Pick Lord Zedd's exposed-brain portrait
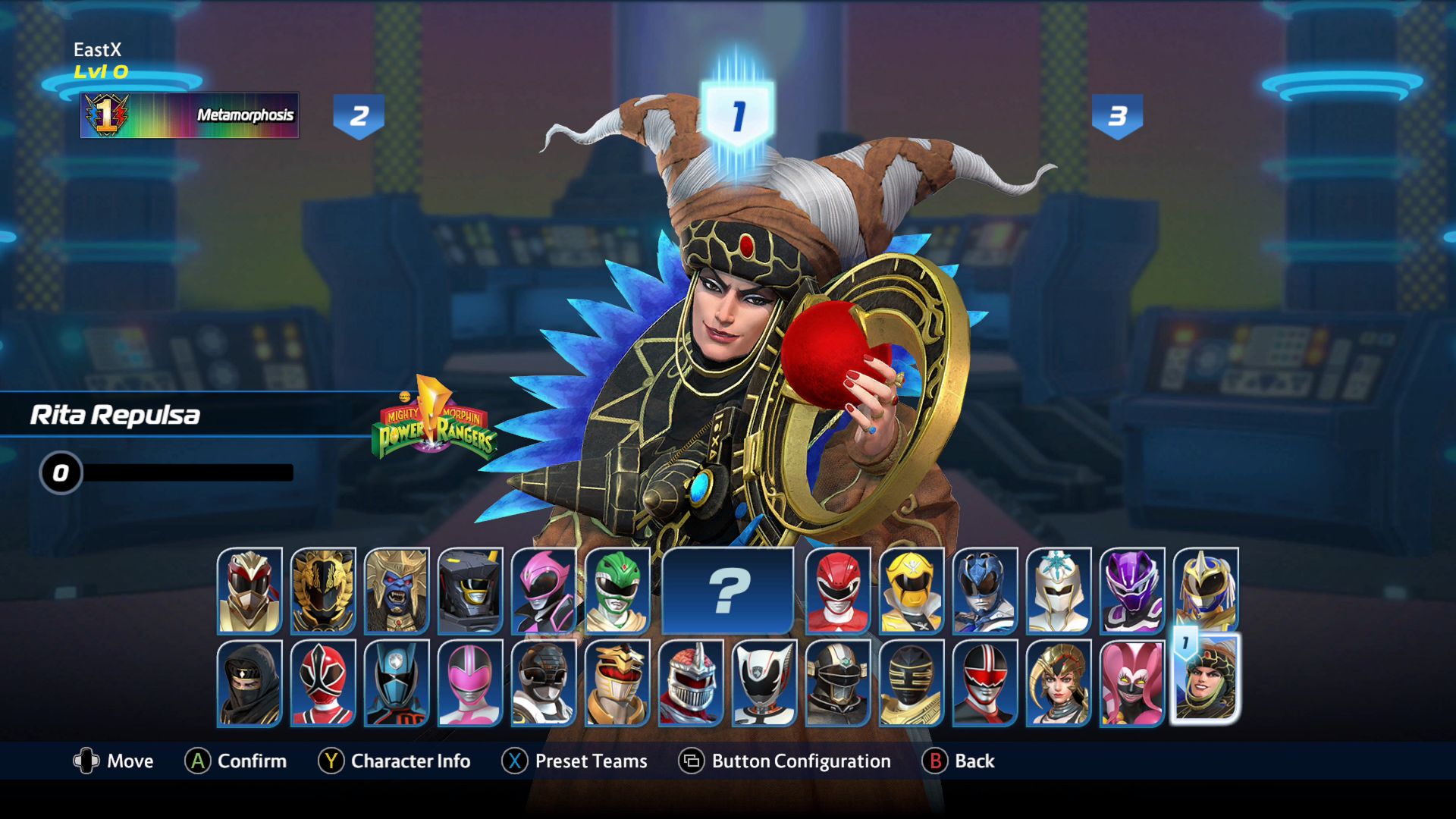The image size is (1456, 819). pyautogui.click(x=691, y=682)
